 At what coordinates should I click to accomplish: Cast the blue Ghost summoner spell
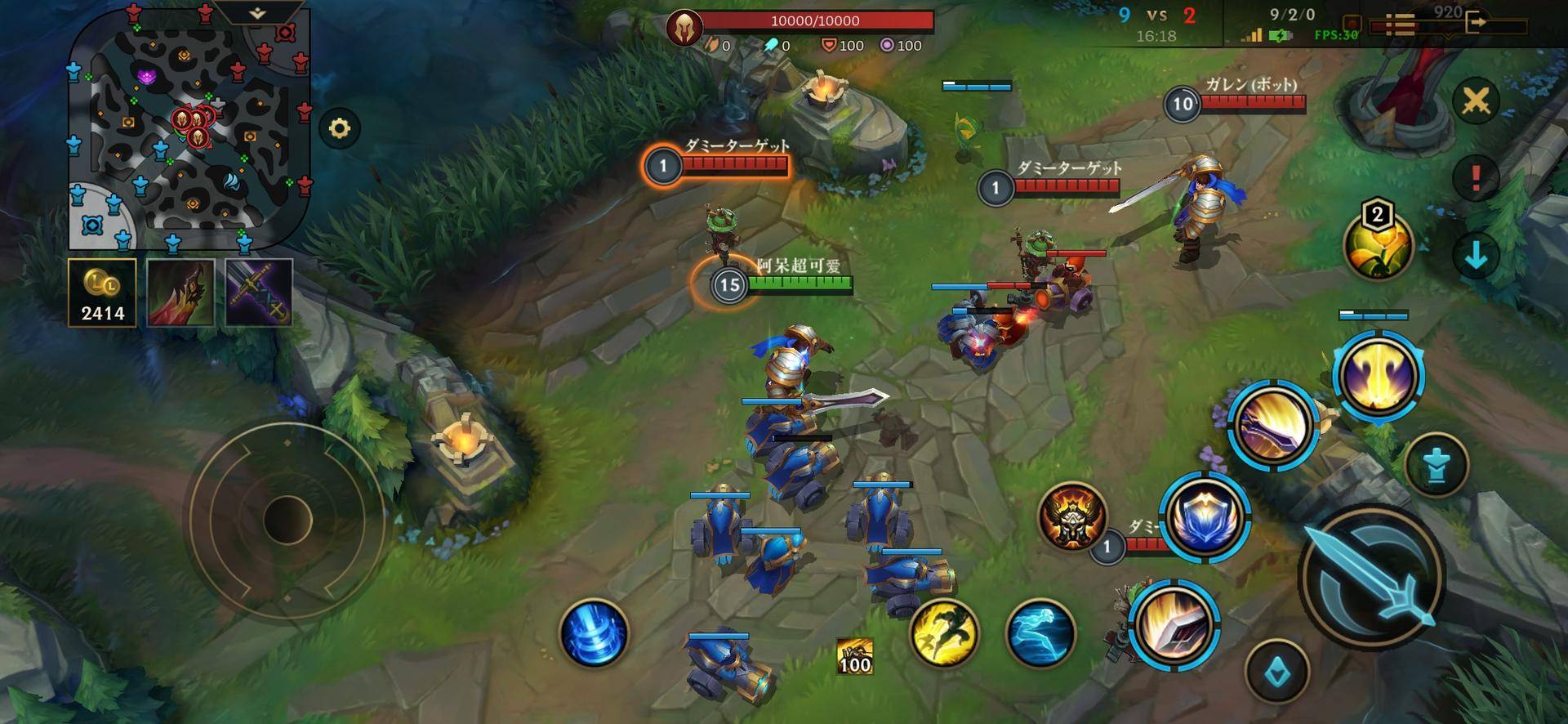(1040, 633)
